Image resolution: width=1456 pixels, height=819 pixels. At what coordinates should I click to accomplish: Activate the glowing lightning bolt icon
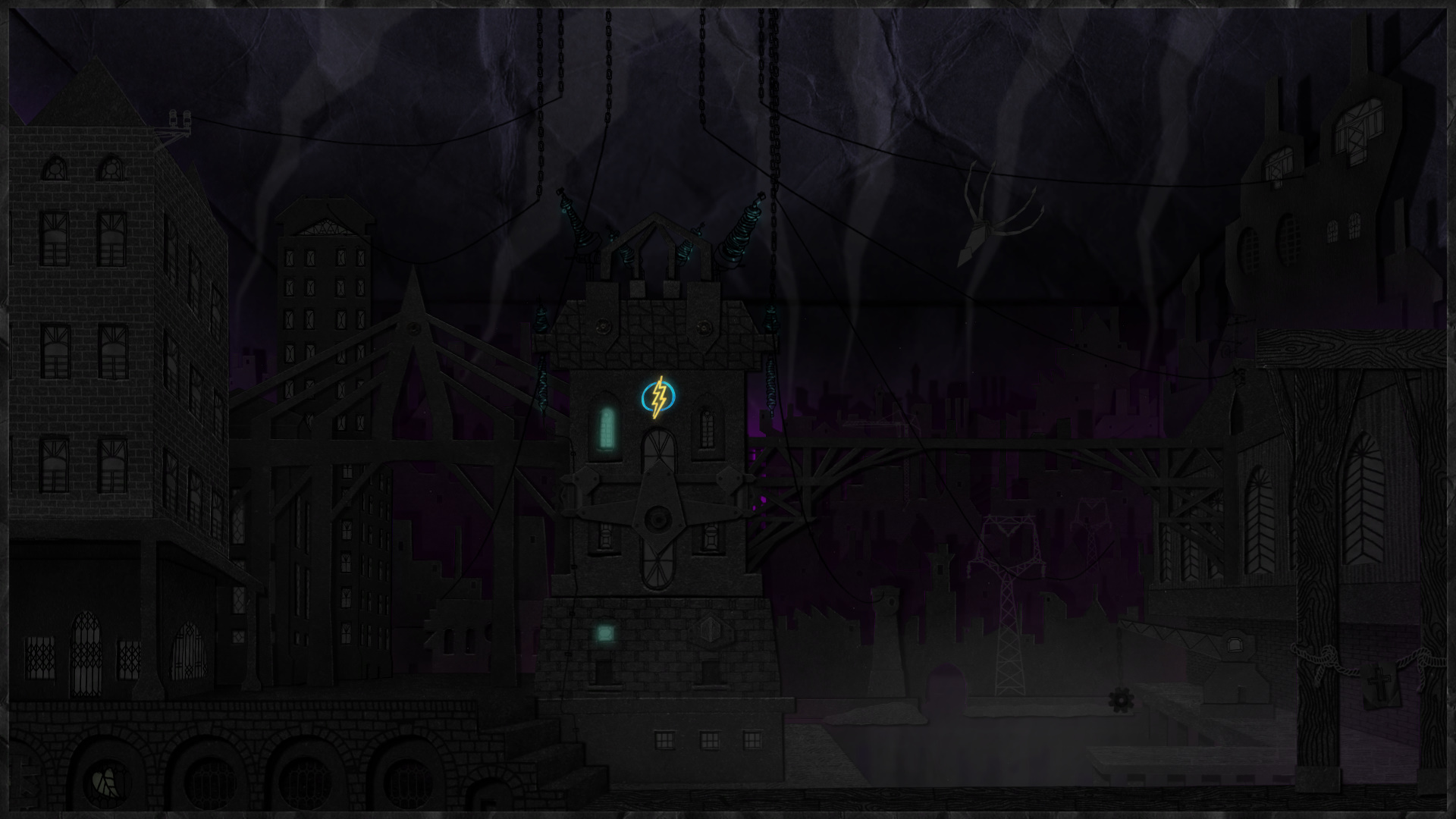(x=658, y=397)
